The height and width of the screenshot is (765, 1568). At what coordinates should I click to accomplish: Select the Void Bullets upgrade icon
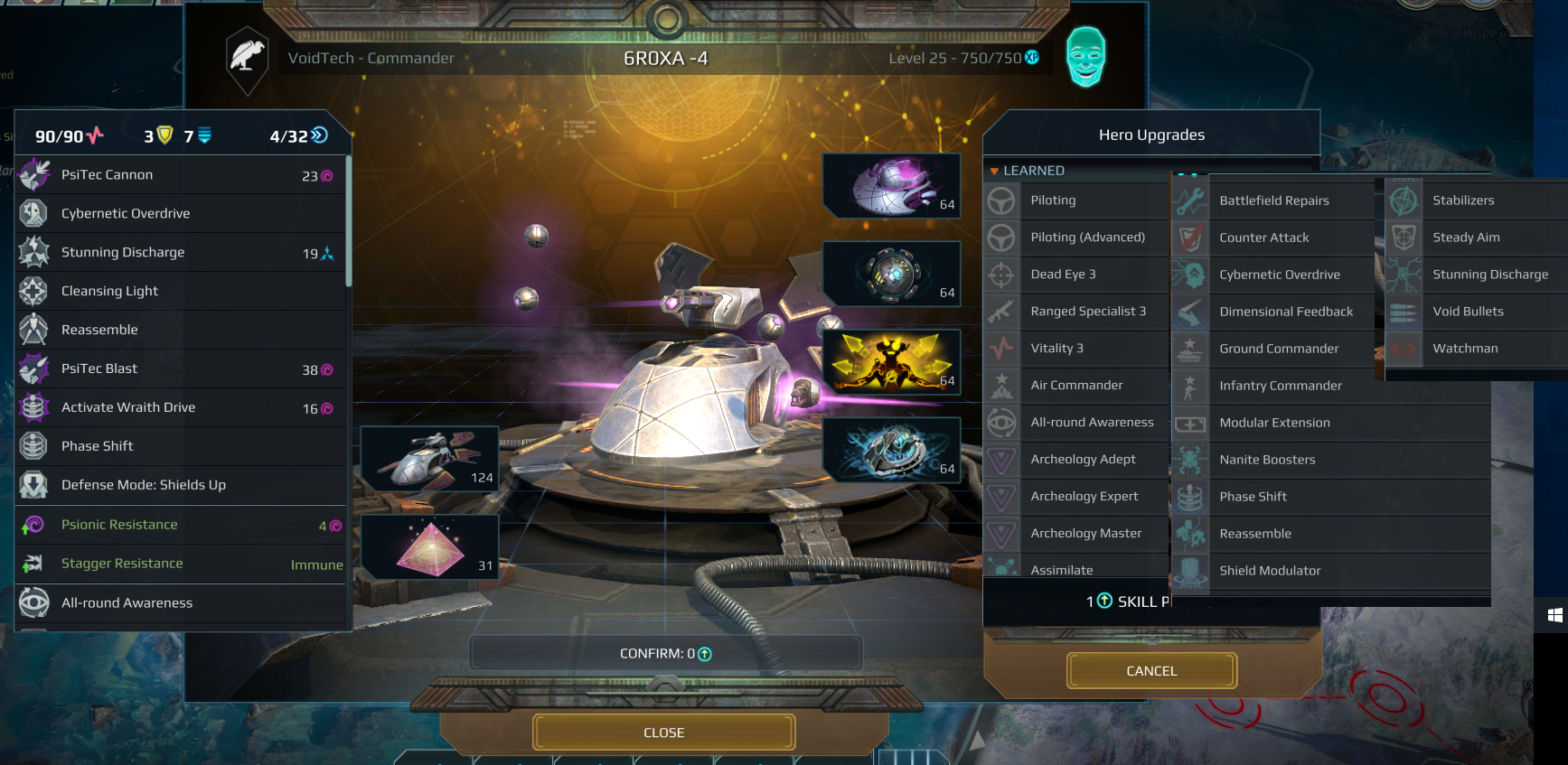(1403, 312)
